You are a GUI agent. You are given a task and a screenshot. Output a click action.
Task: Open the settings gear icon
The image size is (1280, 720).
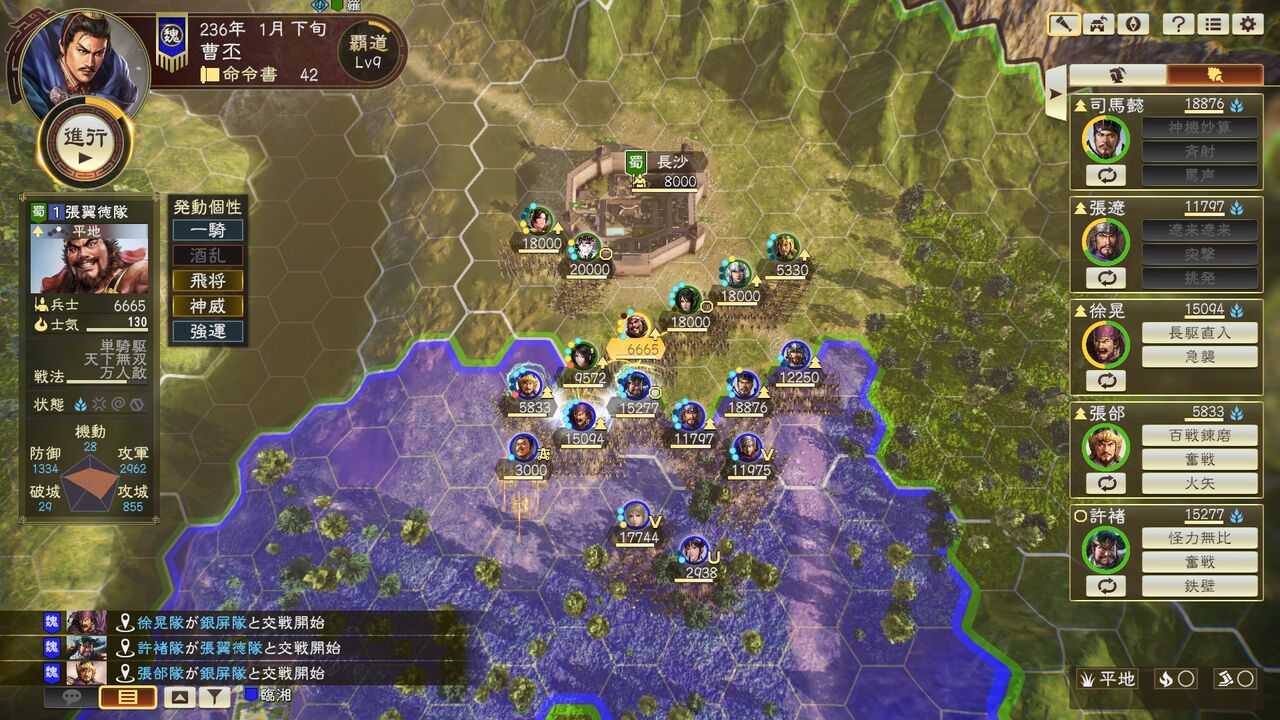point(1246,23)
